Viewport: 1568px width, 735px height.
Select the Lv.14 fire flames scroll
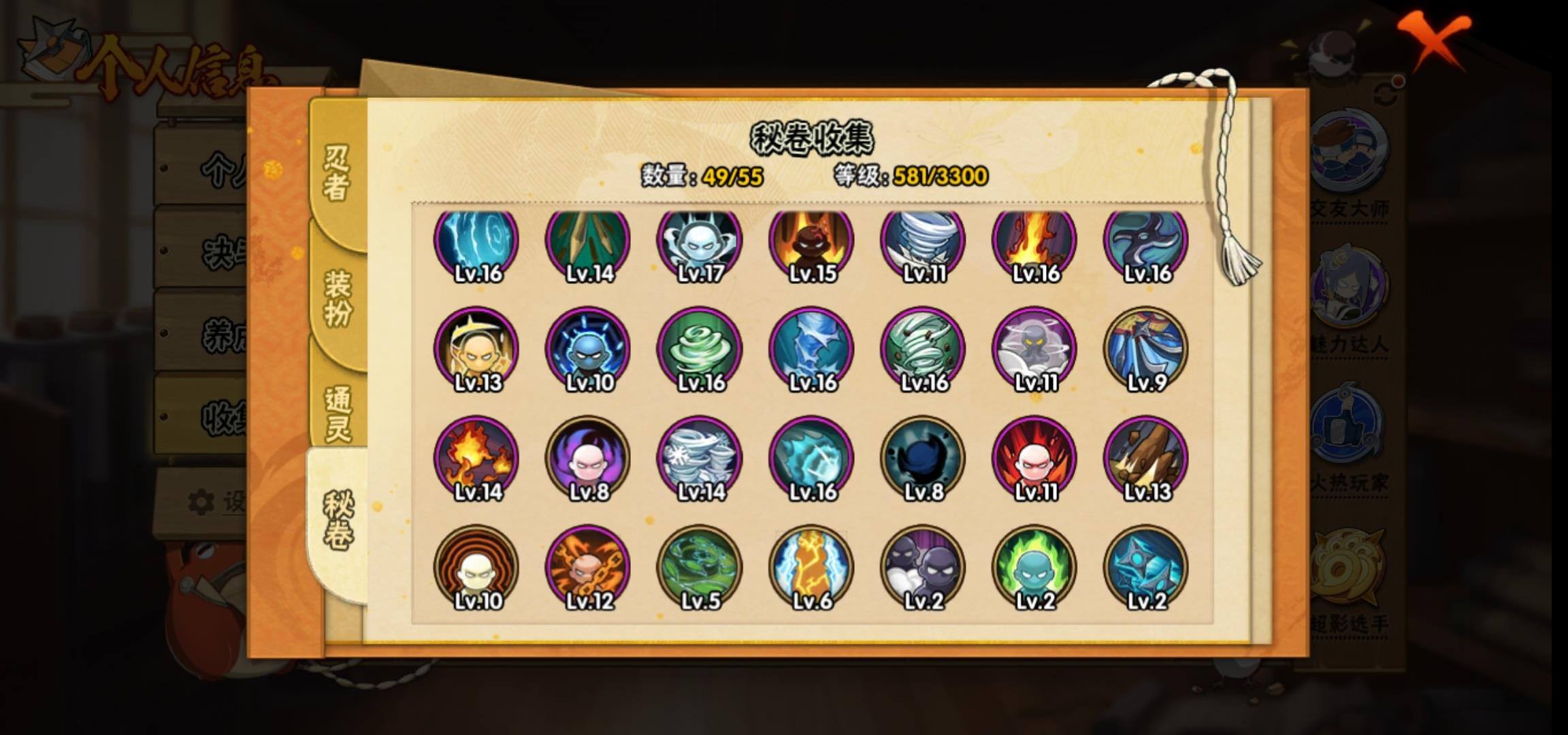tap(476, 459)
